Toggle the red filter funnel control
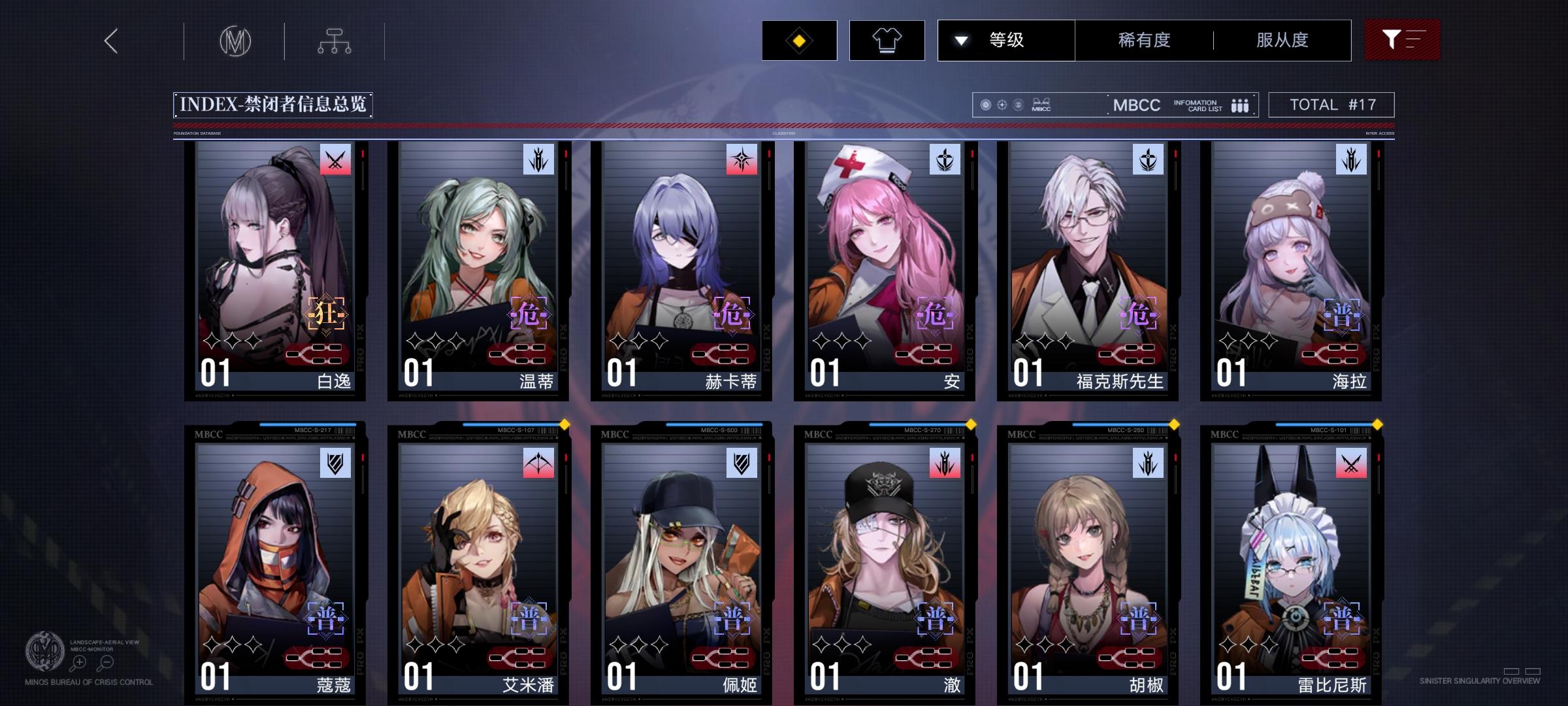Viewport: 1568px width, 706px height. tap(1402, 40)
